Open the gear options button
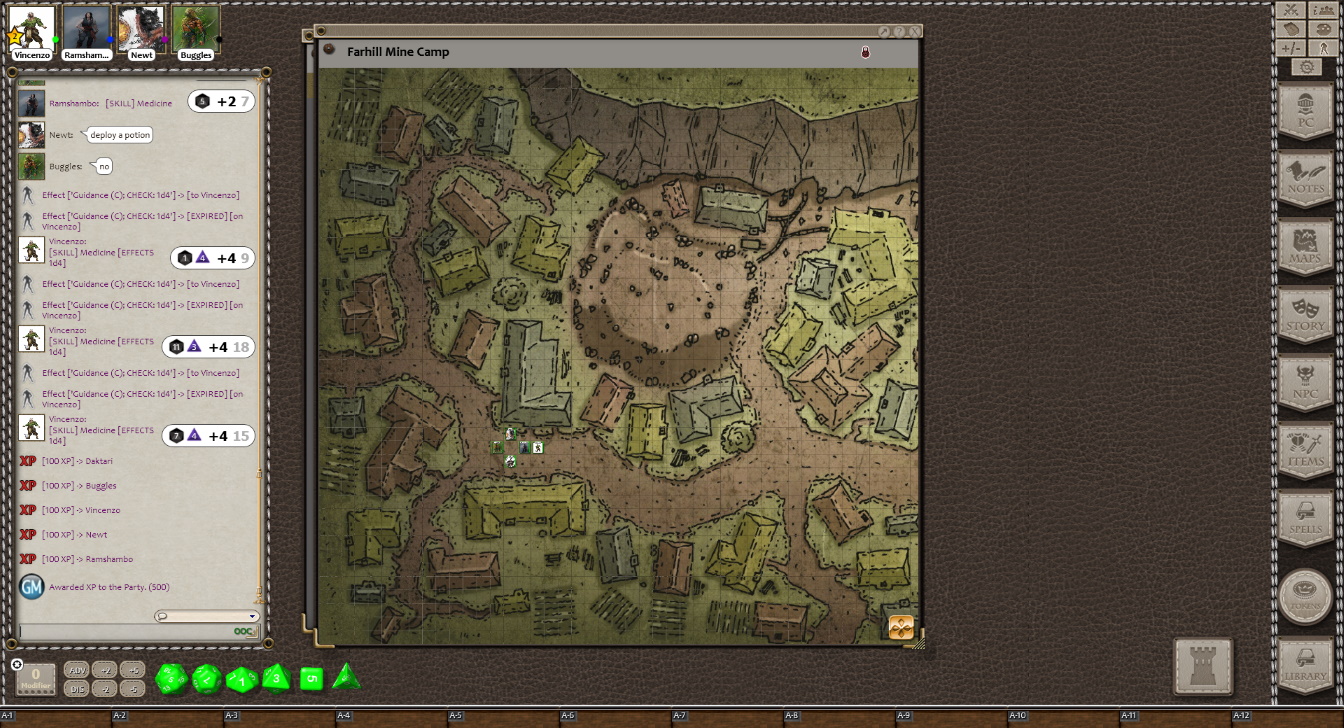1344x728 pixels. click(x=1306, y=67)
